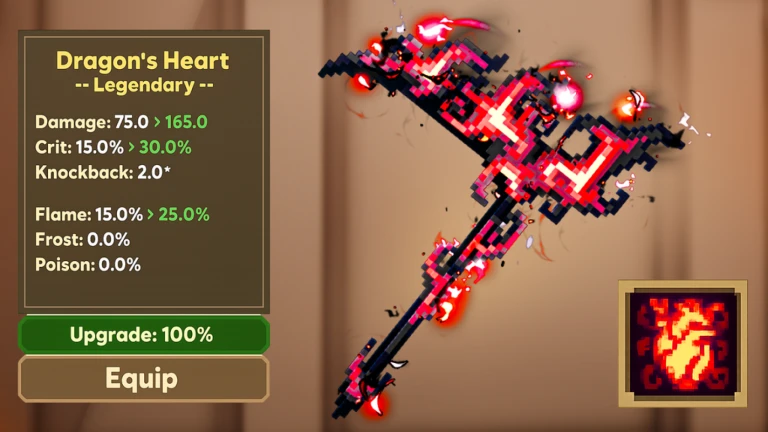768x432 pixels.
Task: Click the green Upgrade: 100% button
Action: click(x=143, y=335)
